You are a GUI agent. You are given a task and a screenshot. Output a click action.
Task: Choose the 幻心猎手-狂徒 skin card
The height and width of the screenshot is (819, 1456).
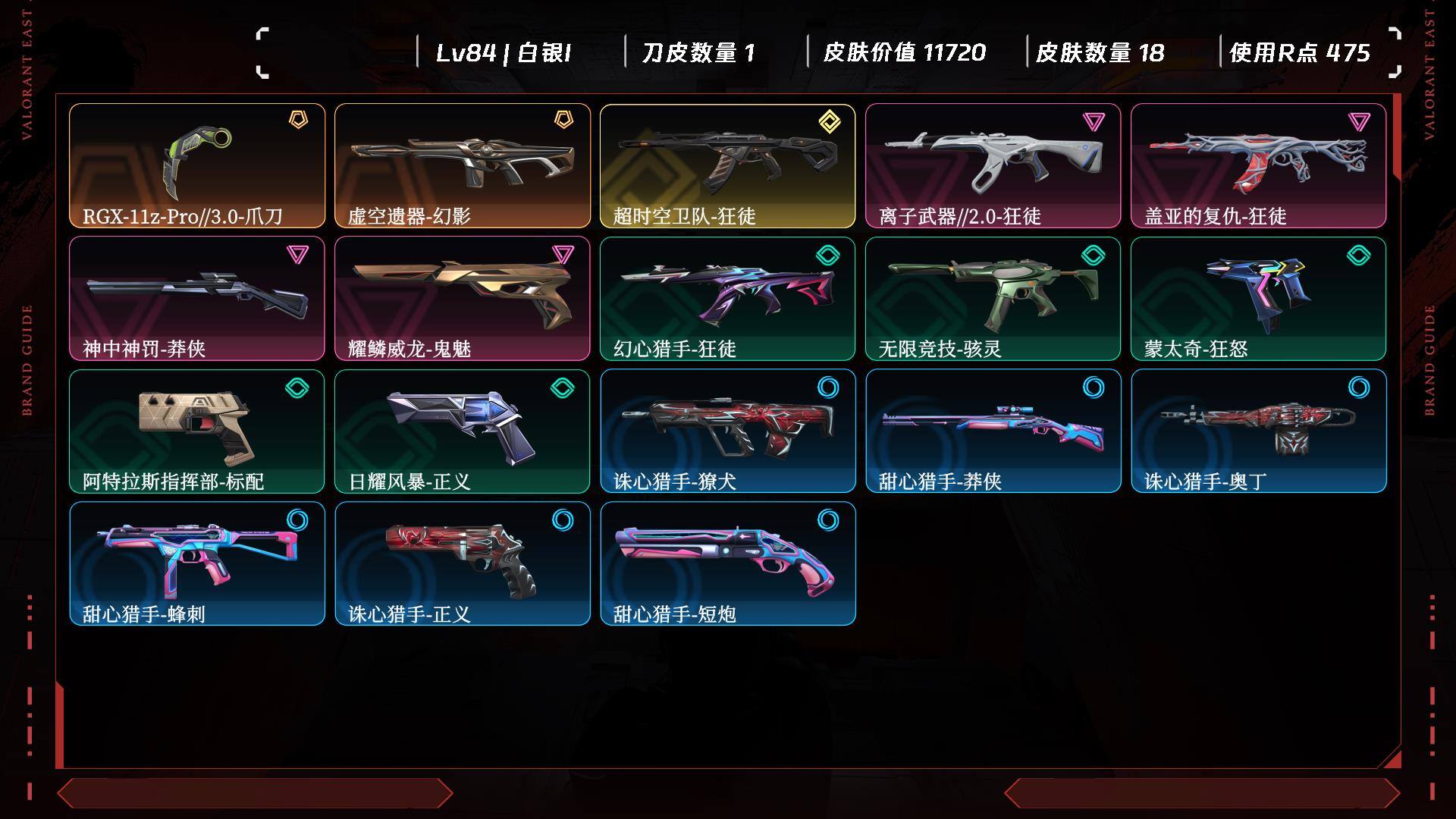tap(728, 298)
